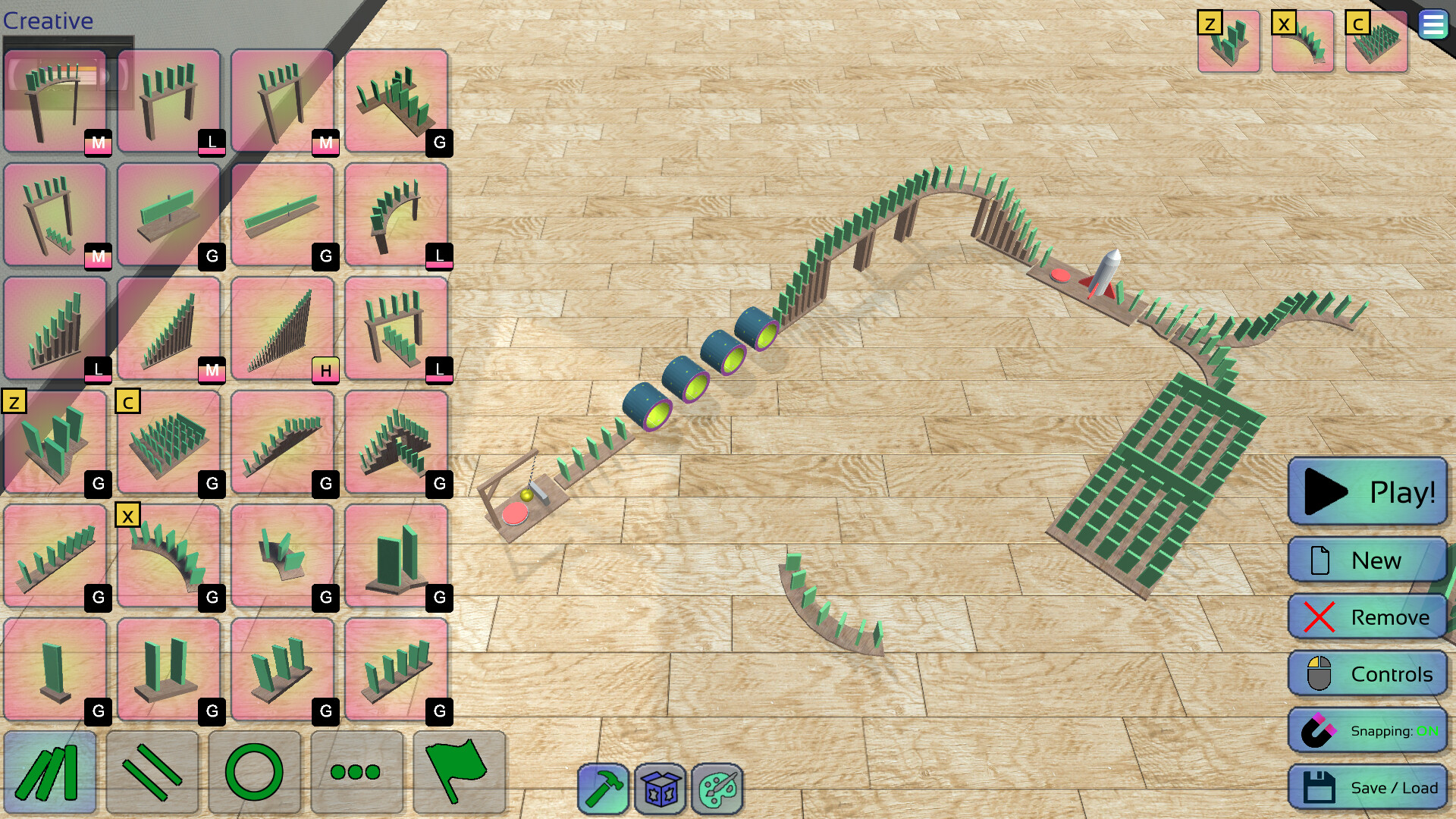Select the C hotkey preset slot
Image resolution: width=1456 pixels, height=819 pixels.
coord(1376,42)
